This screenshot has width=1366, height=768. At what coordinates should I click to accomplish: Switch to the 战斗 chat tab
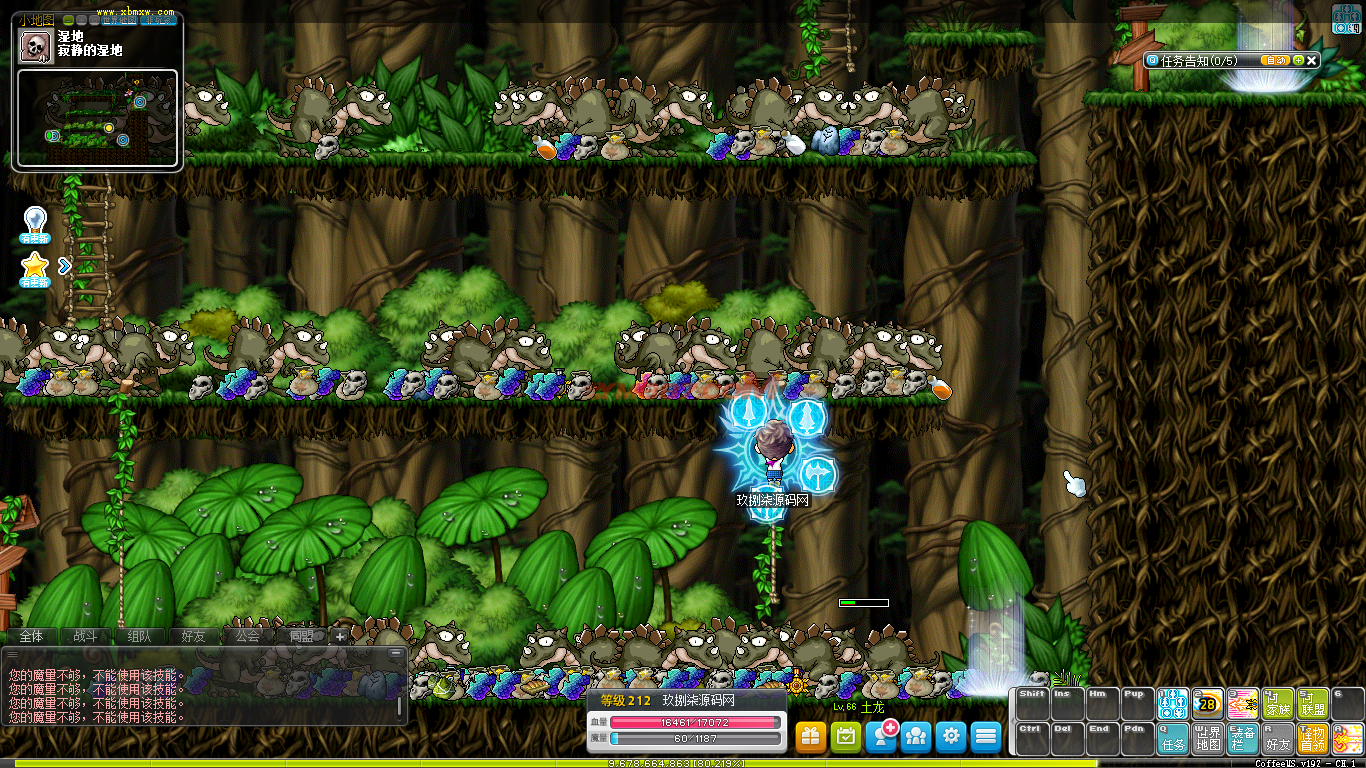(85, 636)
